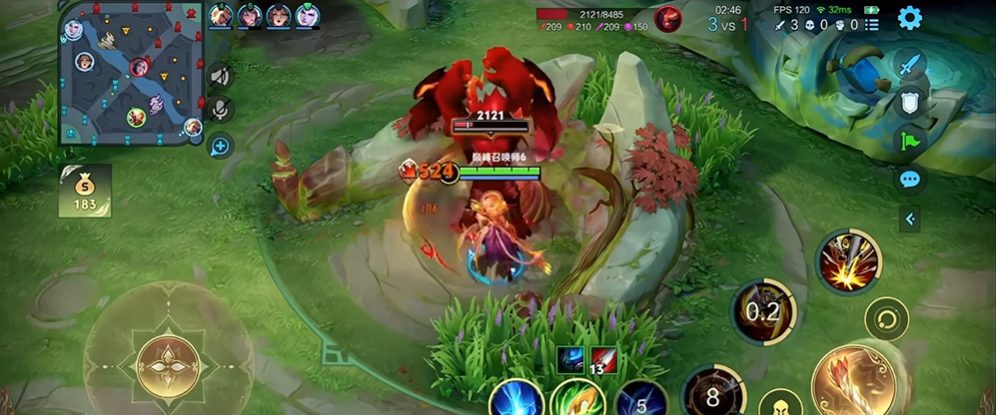The image size is (996, 415).
Task: Tap the skill with 0.2 cooldown
Action: pyautogui.click(x=765, y=312)
